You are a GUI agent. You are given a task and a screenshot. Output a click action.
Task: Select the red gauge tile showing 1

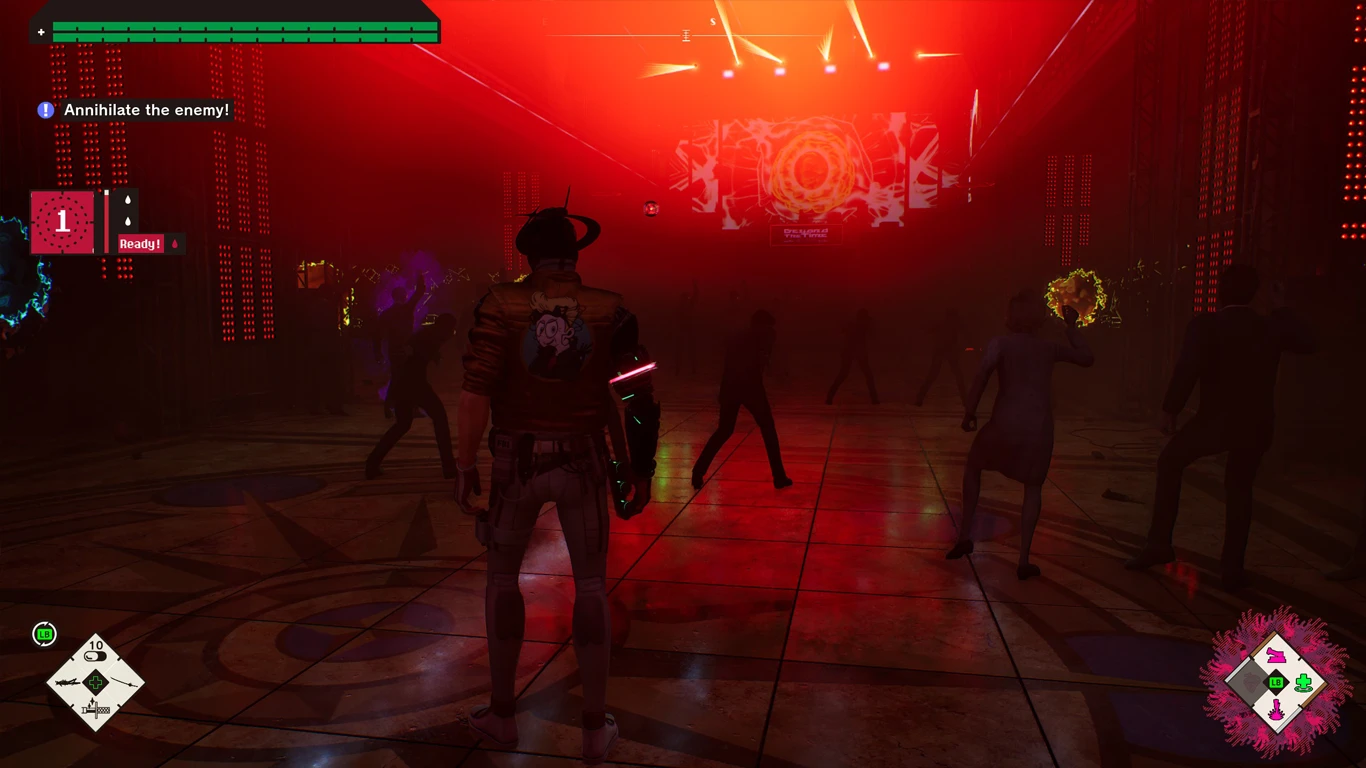(x=62, y=222)
